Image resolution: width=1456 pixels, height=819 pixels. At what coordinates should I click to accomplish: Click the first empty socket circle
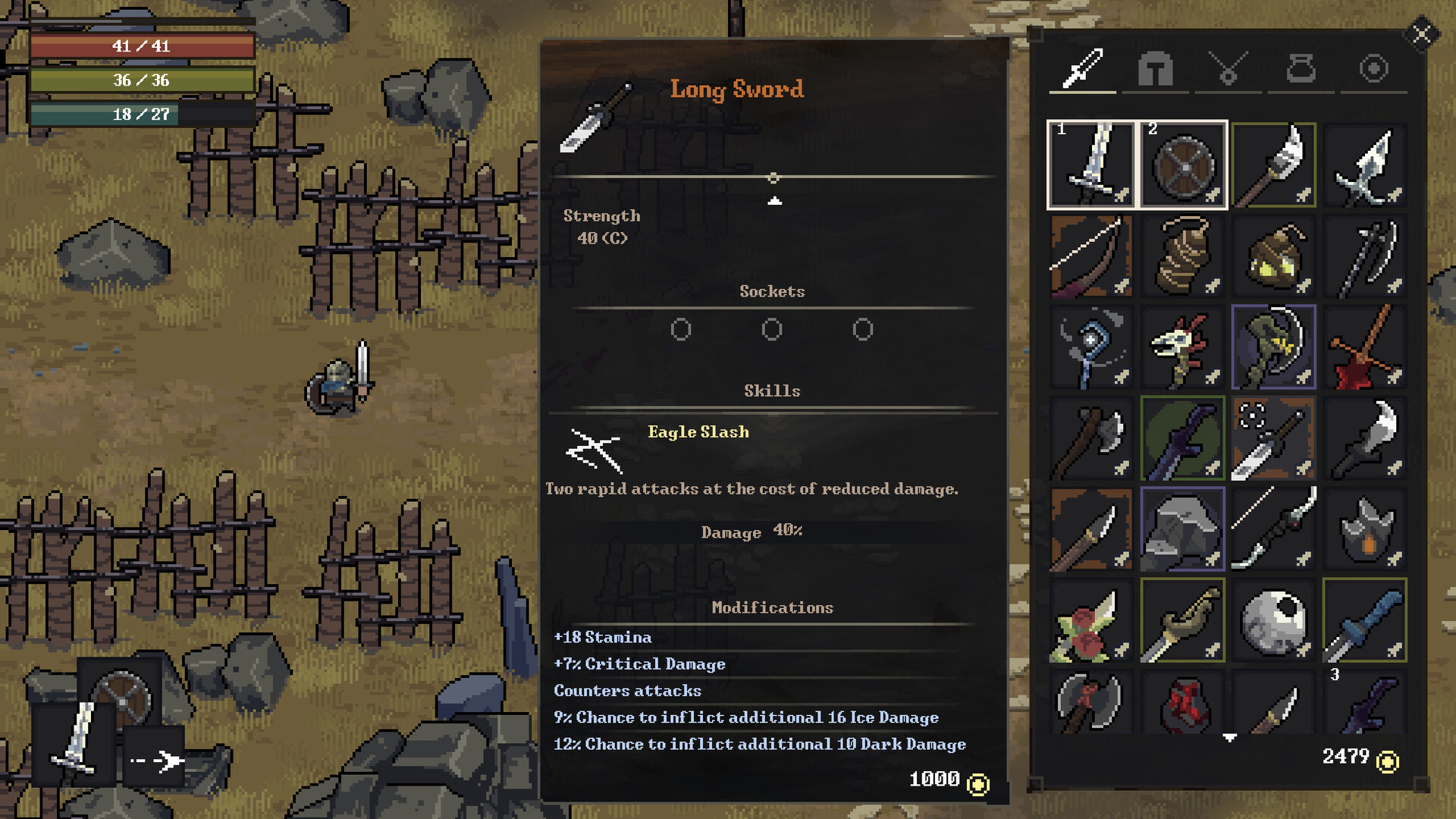pyautogui.click(x=681, y=329)
